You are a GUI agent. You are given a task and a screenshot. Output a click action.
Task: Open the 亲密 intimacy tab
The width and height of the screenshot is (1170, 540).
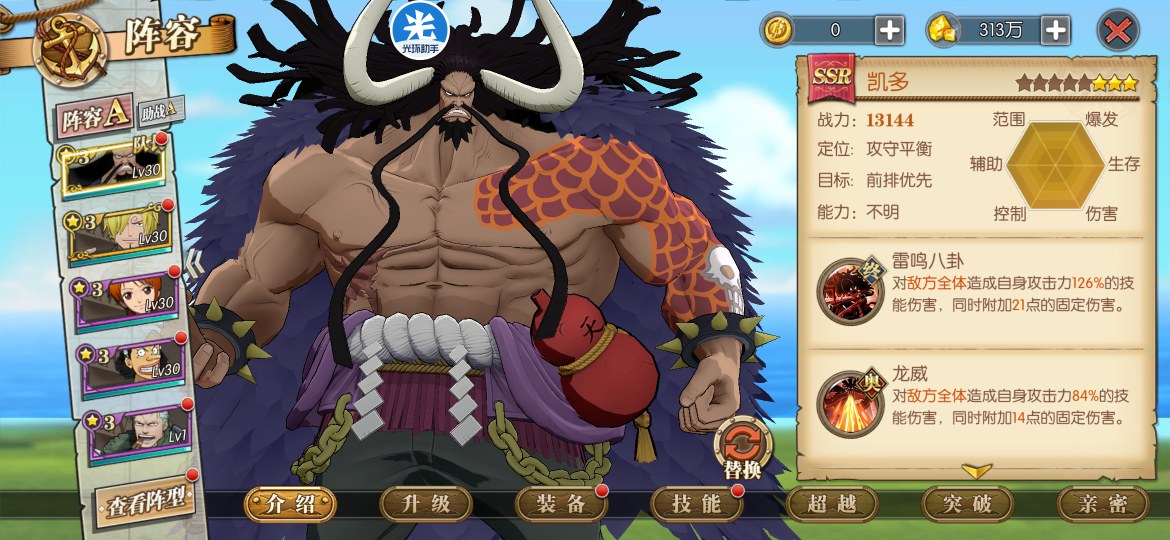(x=1102, y=504)
